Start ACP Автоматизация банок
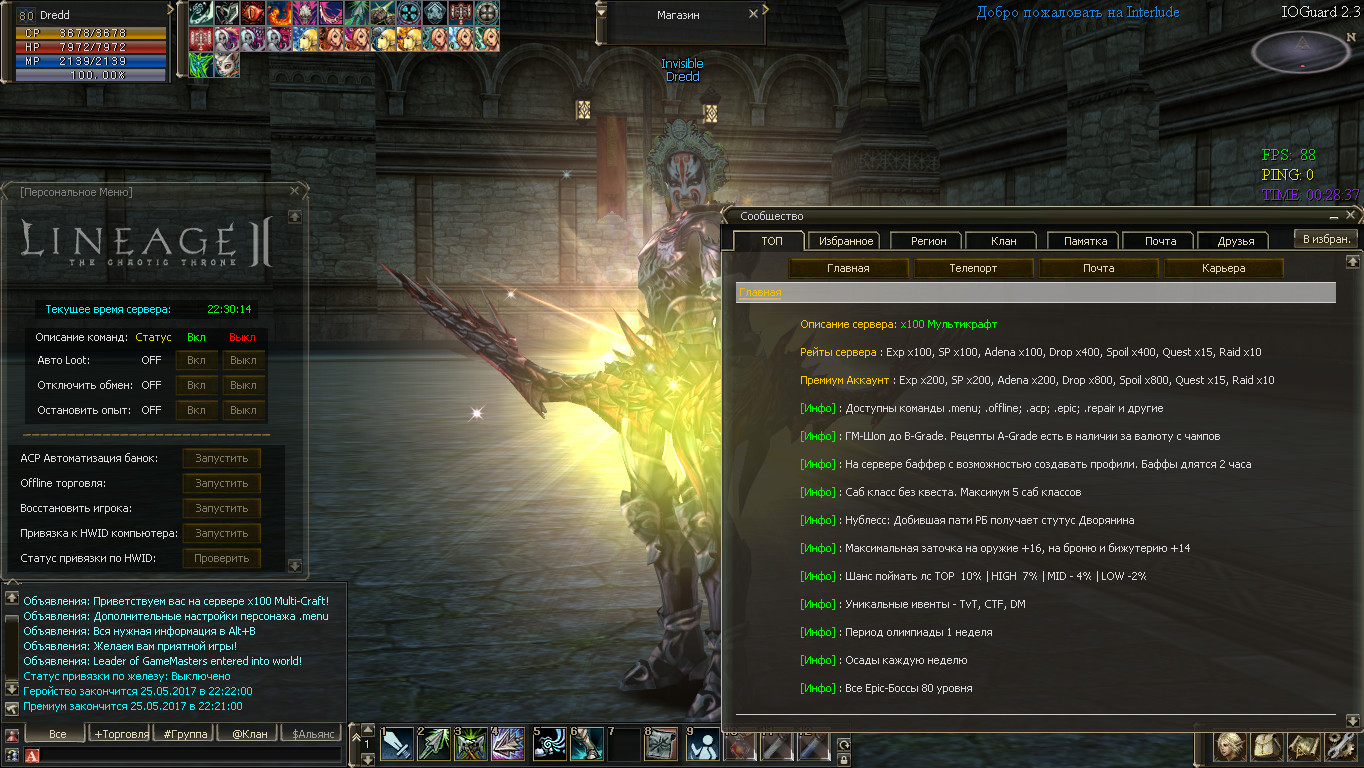Viewport: 1364px width, 768px height. click(x=221, y=458)
